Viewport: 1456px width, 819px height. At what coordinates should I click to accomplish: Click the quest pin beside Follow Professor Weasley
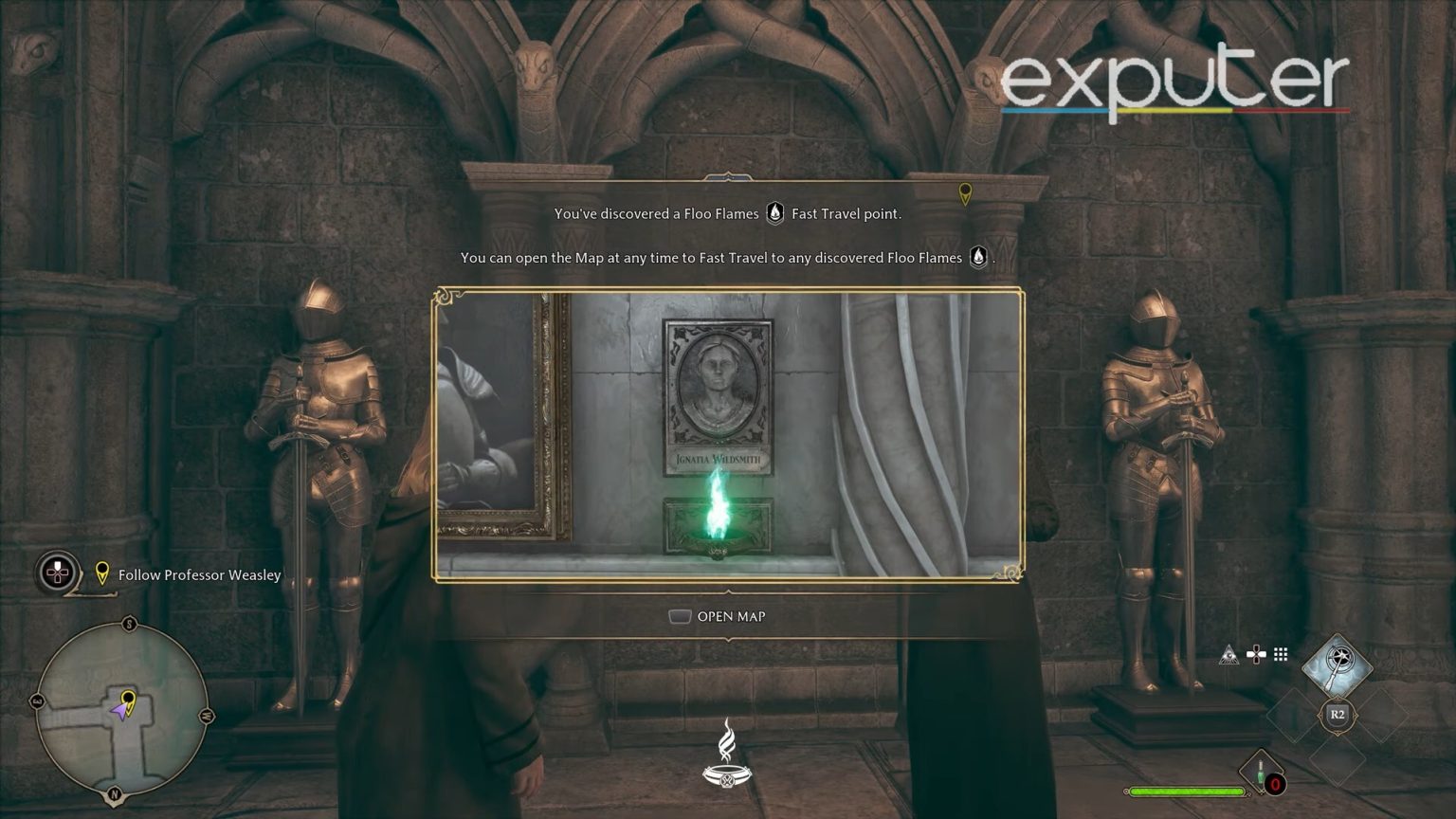pos(101,575)
